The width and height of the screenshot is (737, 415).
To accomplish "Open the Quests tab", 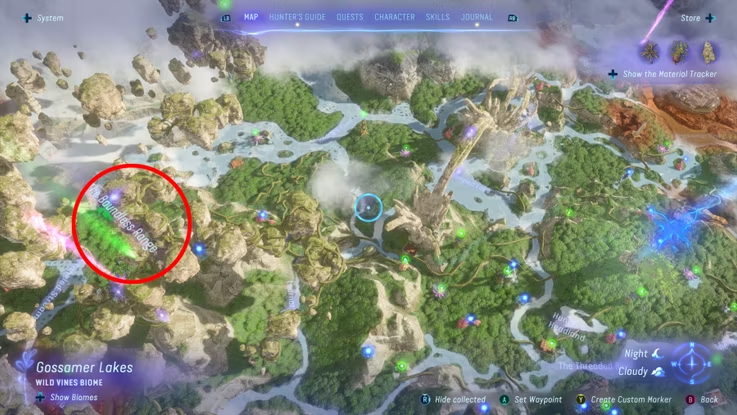I will click(350, 17).
